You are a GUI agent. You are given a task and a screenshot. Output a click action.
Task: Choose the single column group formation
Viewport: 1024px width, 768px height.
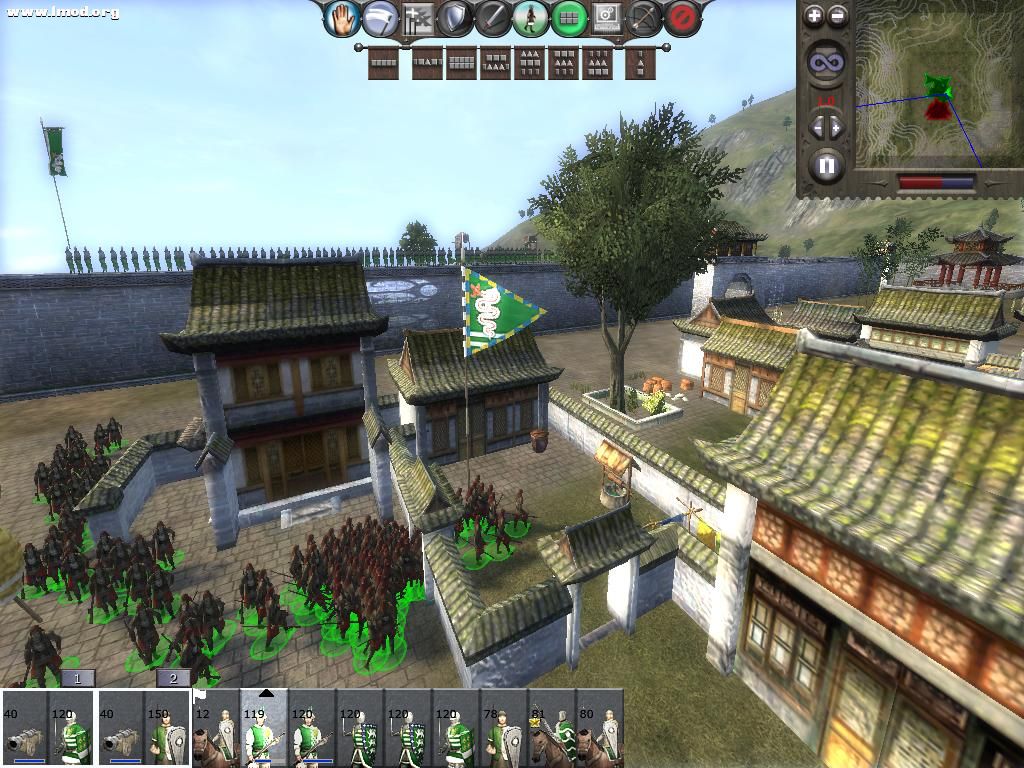click(x=641, y=63)
